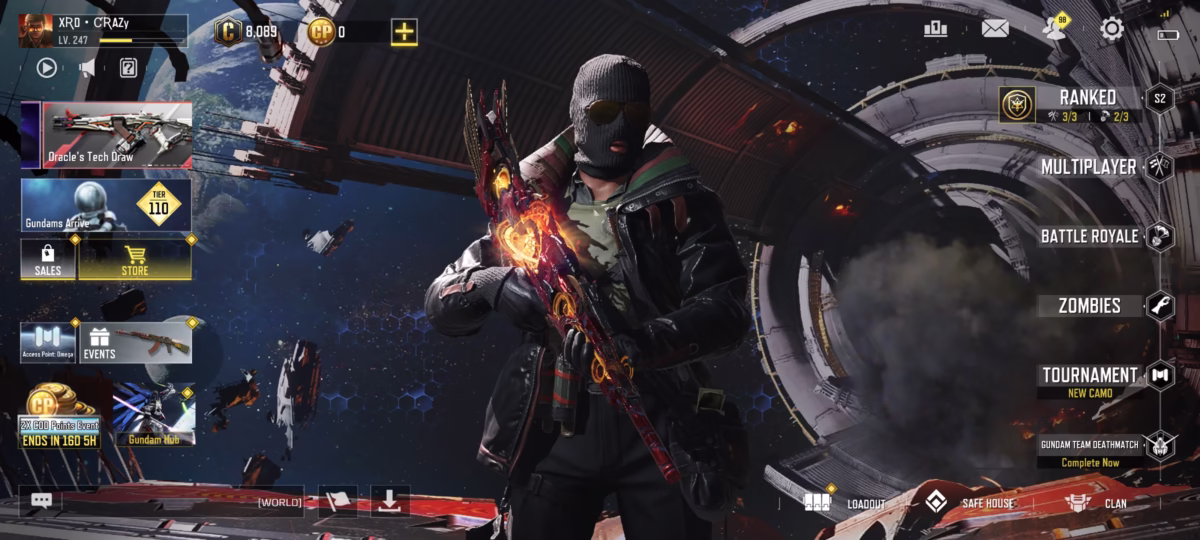Enter the Tournament mode
Viewport: 1200px width, 540px height.
[x=1089, y=376]
